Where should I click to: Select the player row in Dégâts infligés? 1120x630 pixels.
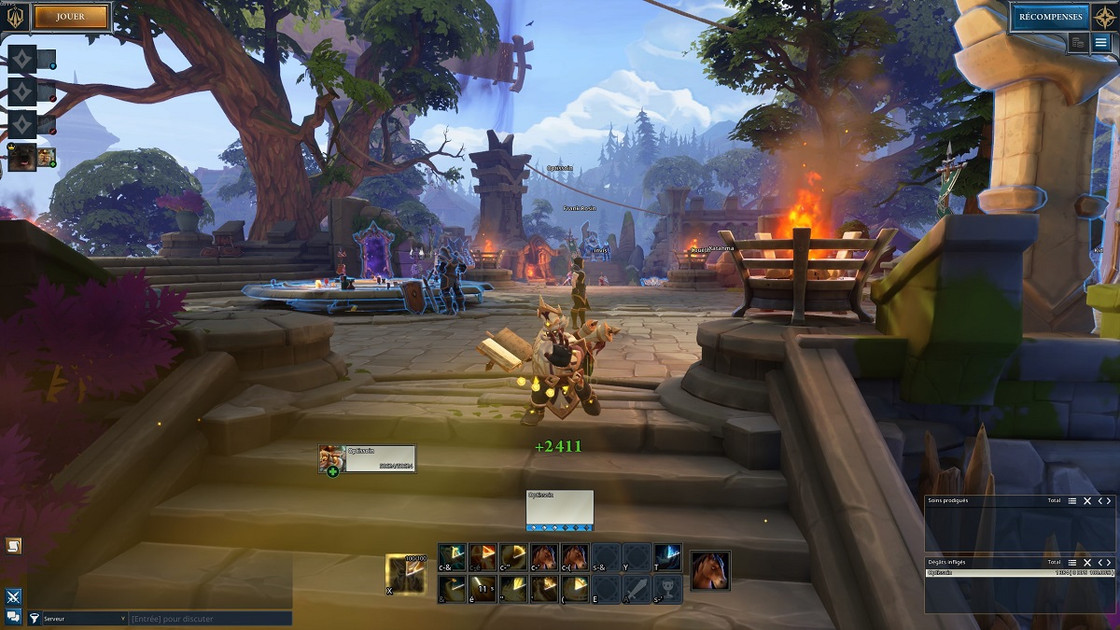click(x=1020, y=574)
